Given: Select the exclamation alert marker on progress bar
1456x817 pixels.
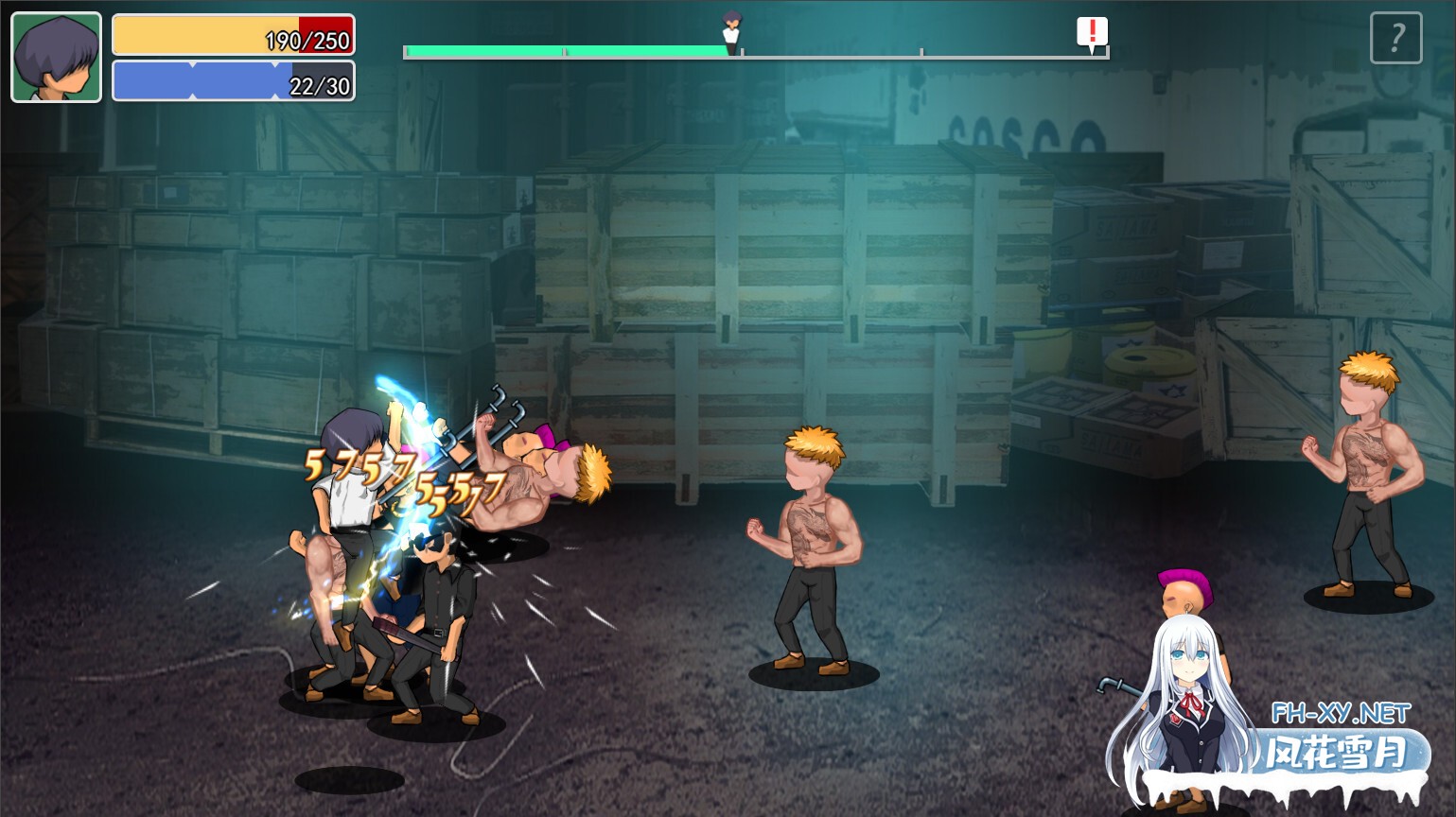Looking at the screenshot, I should pyautogui.click(x=1092, y=33).
